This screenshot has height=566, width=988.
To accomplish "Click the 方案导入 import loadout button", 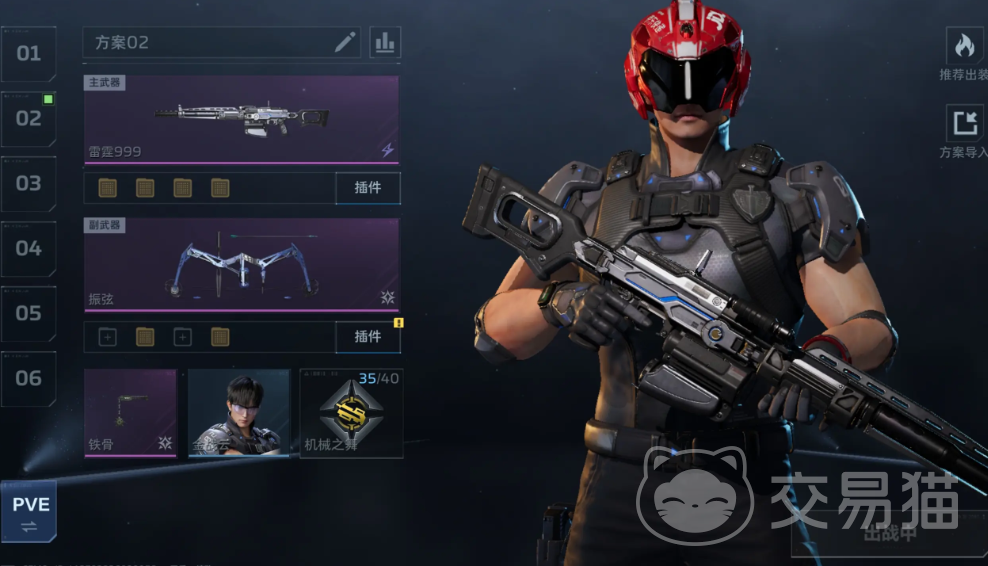I will pos(964,132).
